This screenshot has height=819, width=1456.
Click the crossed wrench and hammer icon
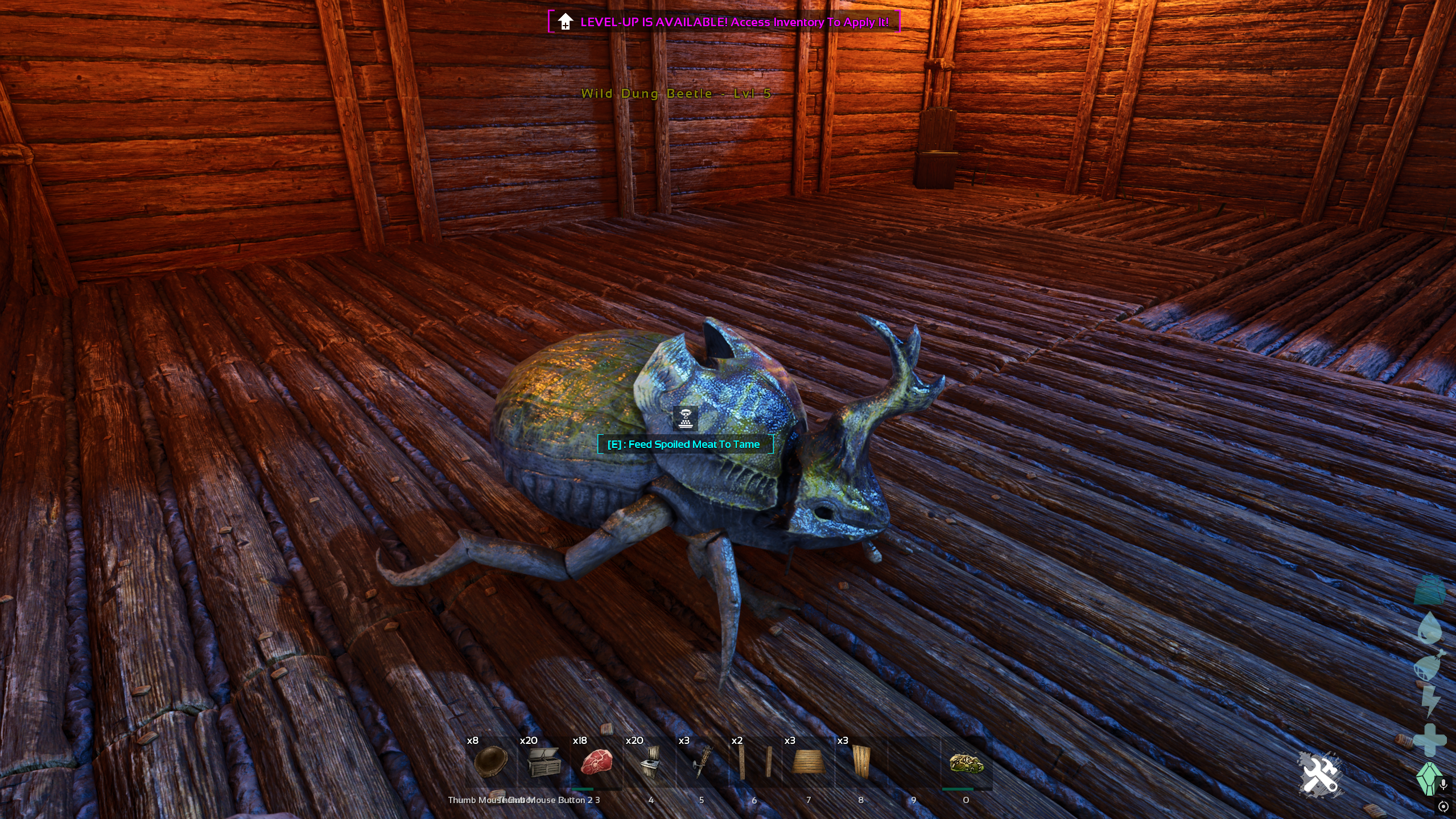1319,775
